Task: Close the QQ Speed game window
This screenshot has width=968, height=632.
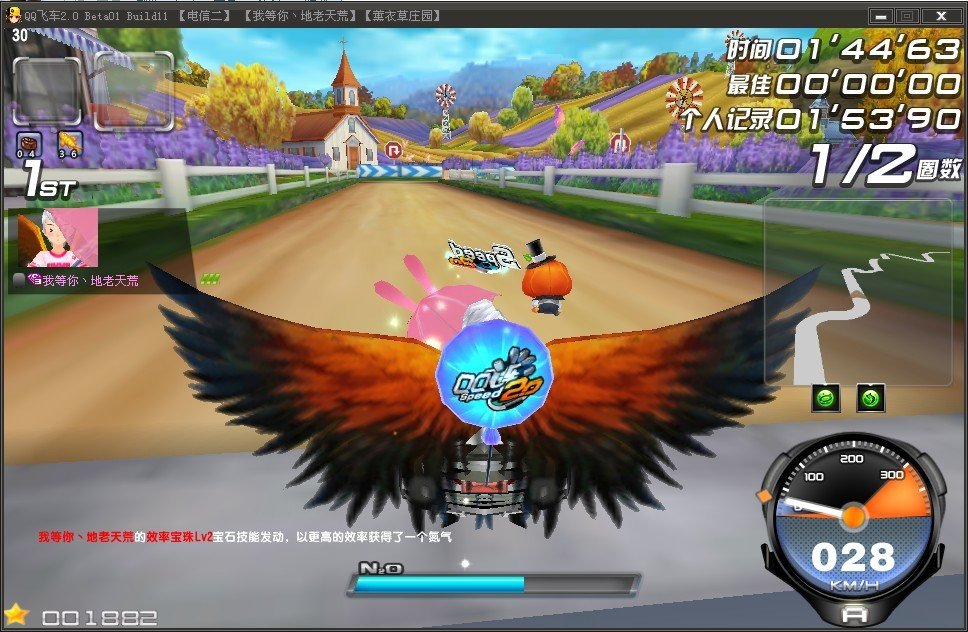Action: (941, 16)
